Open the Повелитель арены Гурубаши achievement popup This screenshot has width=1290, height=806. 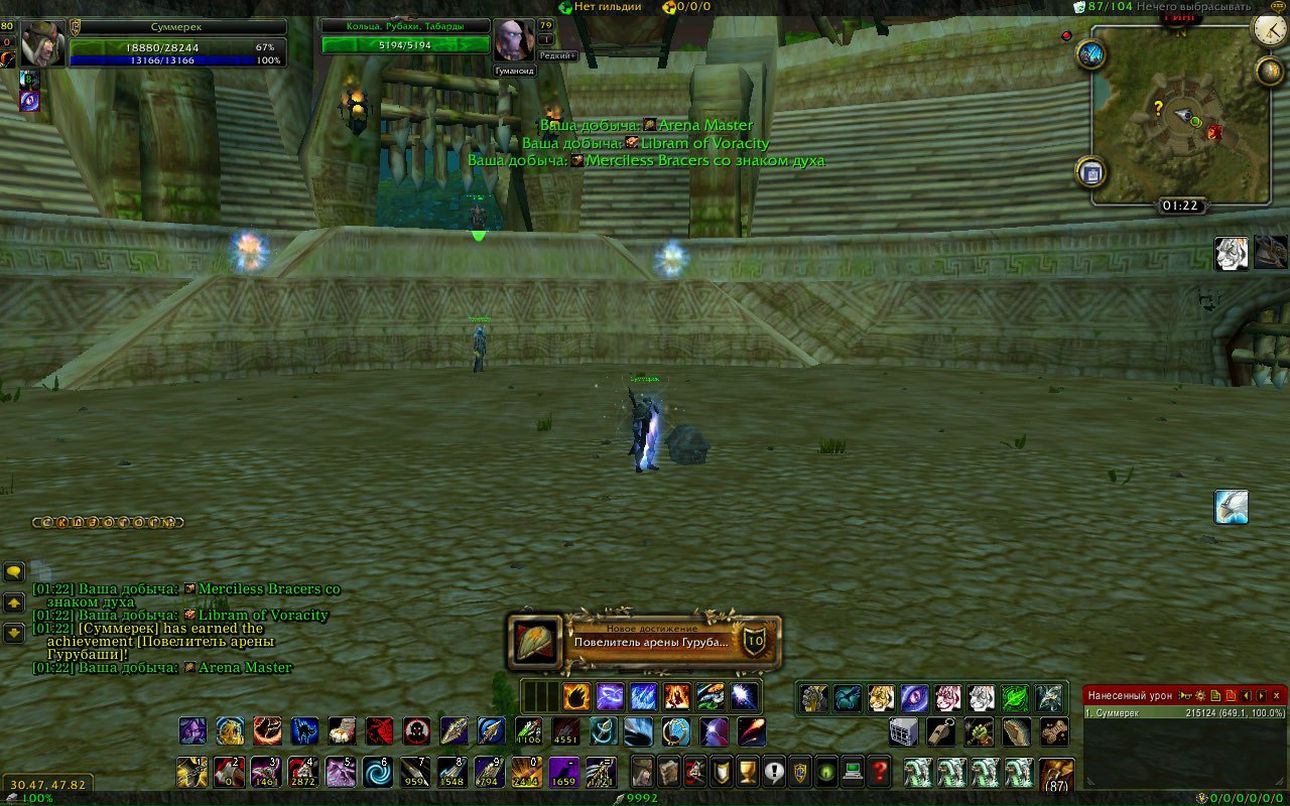pos(643,642)
